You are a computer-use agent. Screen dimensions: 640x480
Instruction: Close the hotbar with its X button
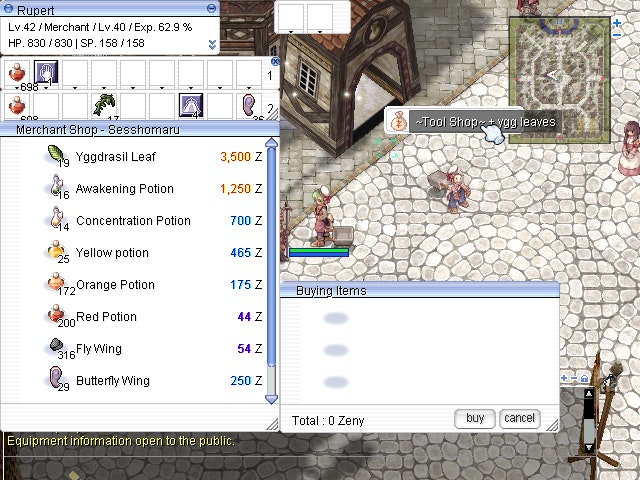[275, 62]
